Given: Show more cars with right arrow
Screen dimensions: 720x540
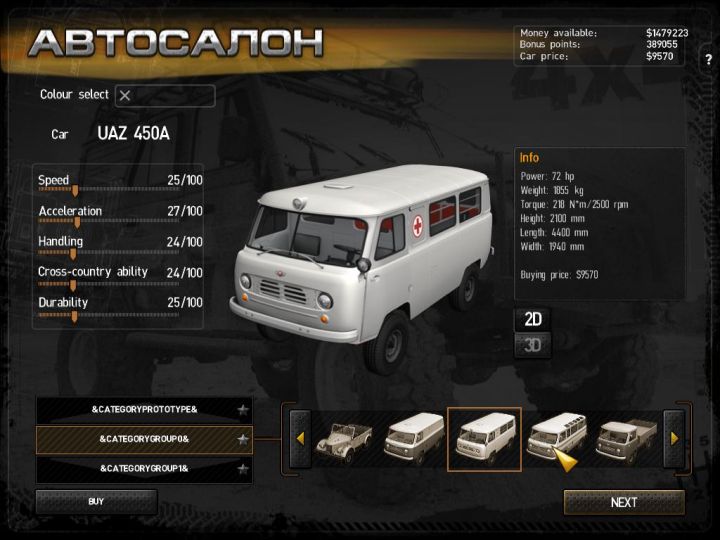Looking at the screenshot, I should [x=674, y=438].
